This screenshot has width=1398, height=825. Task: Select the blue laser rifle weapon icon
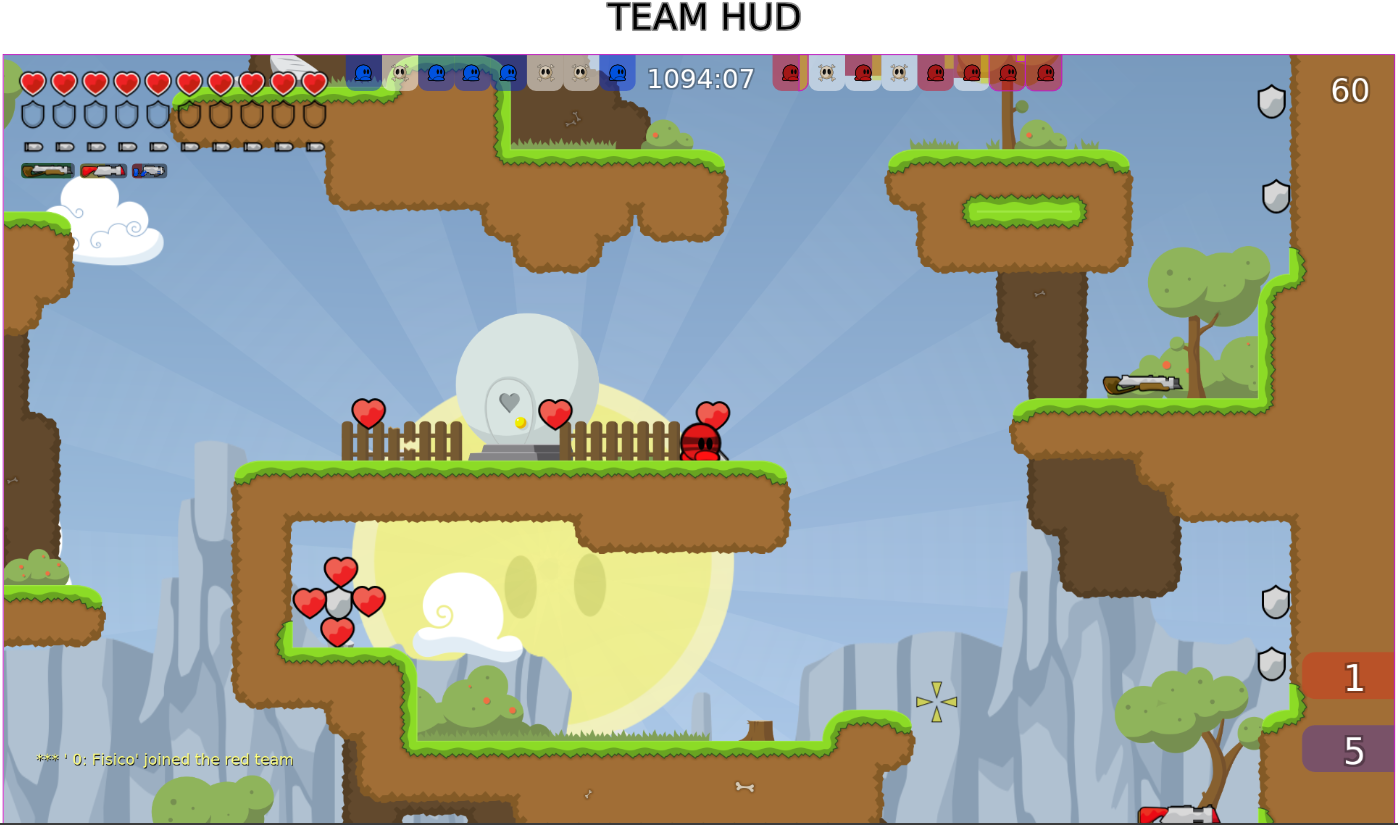[148, 170]
